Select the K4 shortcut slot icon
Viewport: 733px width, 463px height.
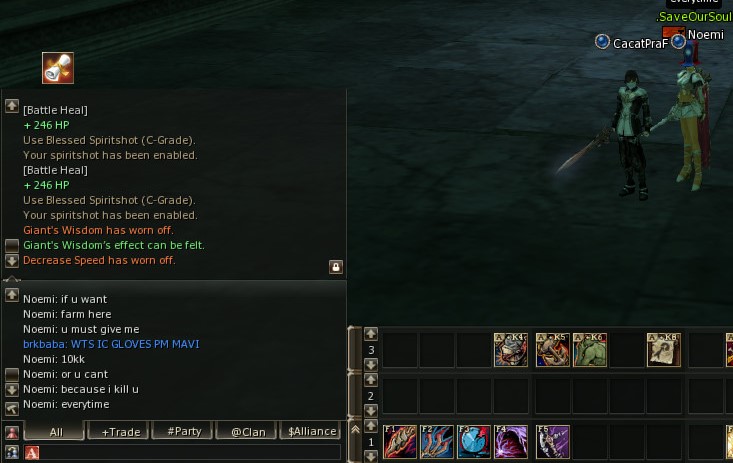click(511, 350)
